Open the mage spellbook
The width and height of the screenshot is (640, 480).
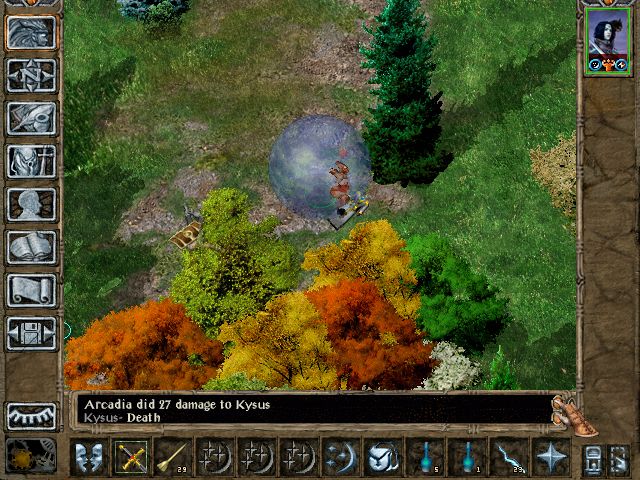tap(31, 247)
